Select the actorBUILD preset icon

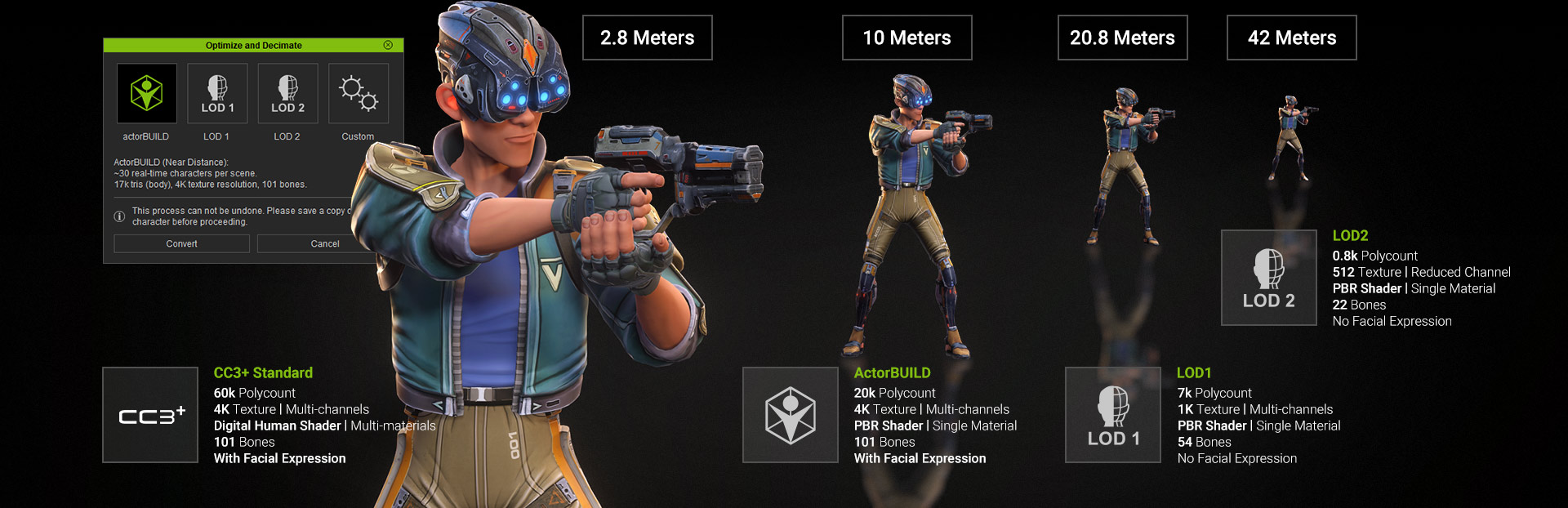click(x=147, y=94)
